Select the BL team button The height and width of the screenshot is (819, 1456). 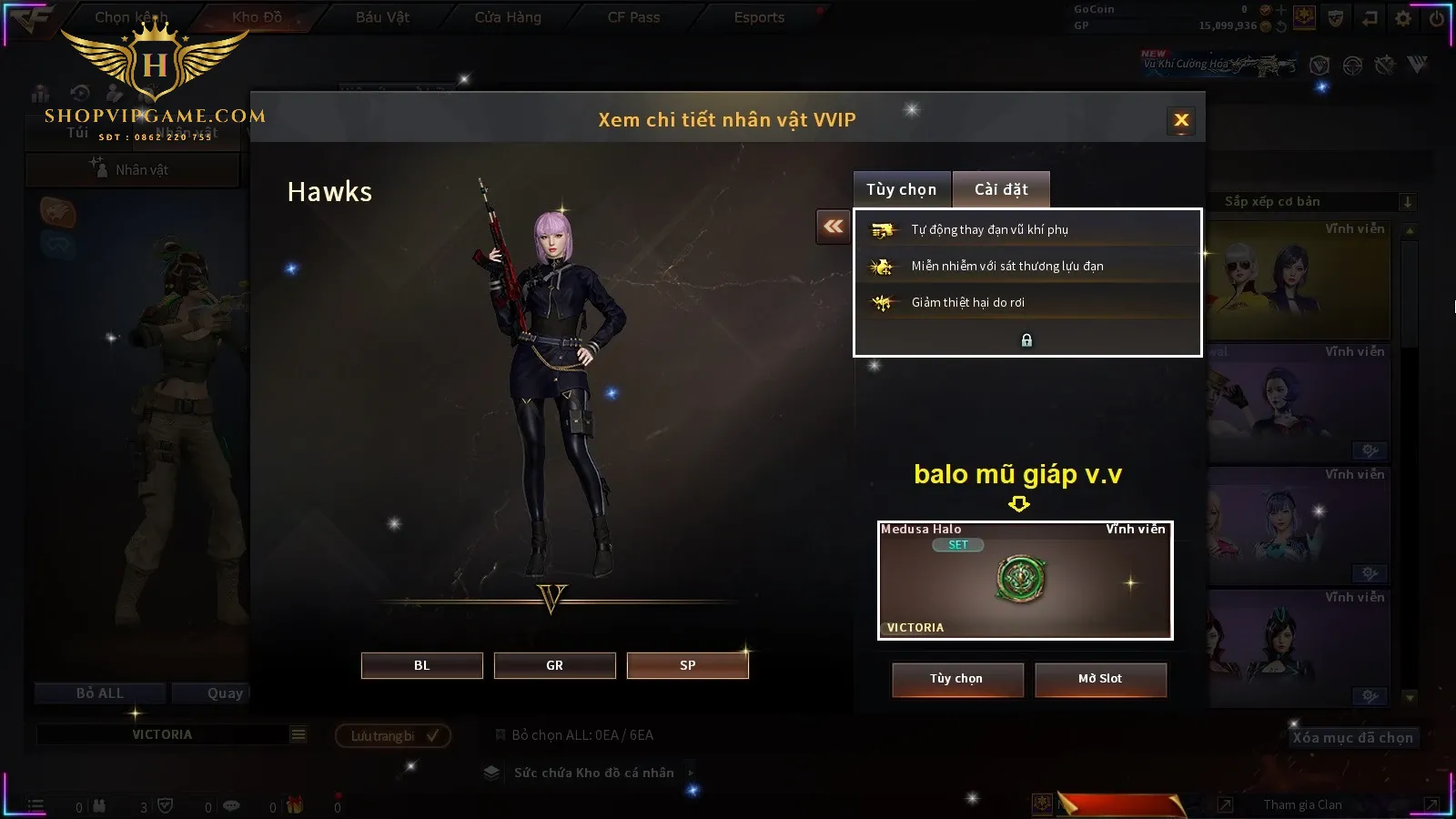click(x=421, y=665)
